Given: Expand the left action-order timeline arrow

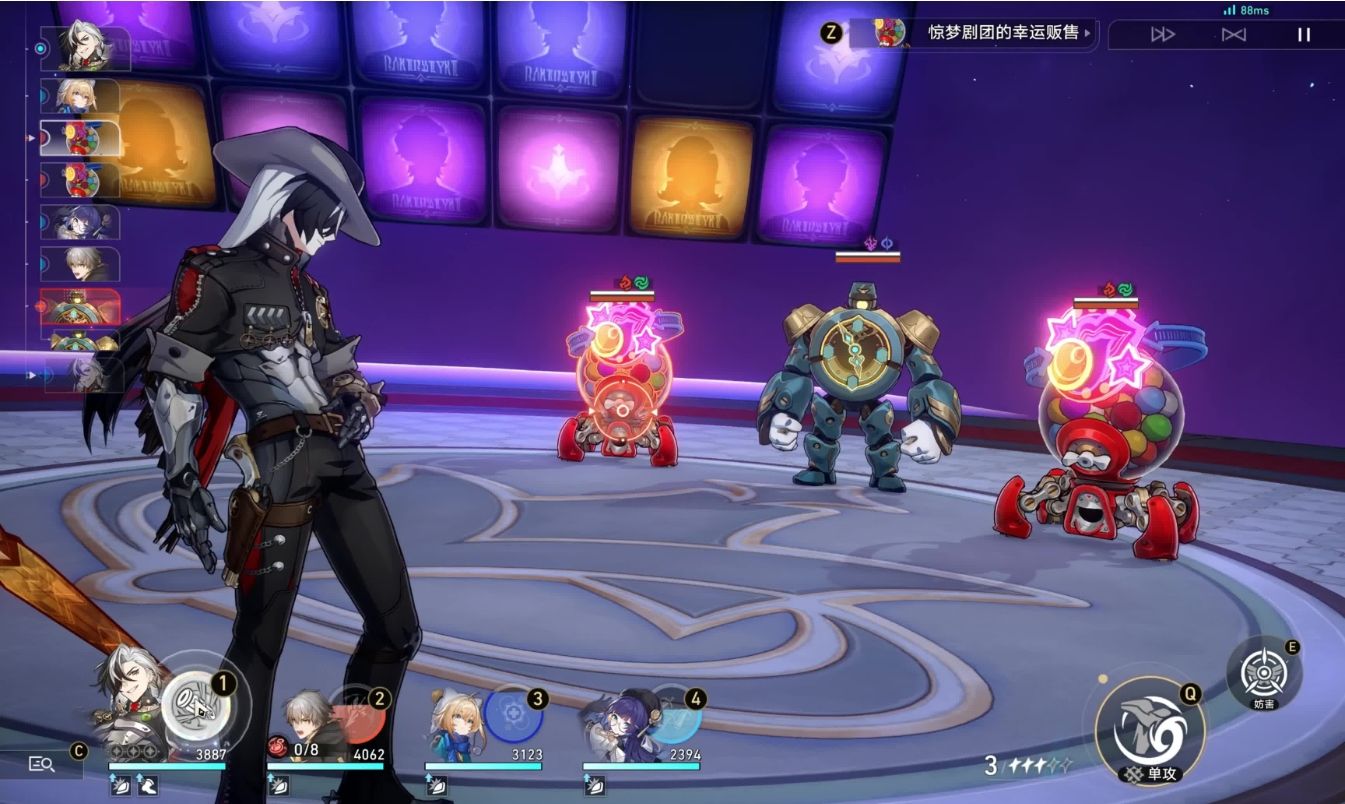Looking at the screenshot, I should [32, 374].
